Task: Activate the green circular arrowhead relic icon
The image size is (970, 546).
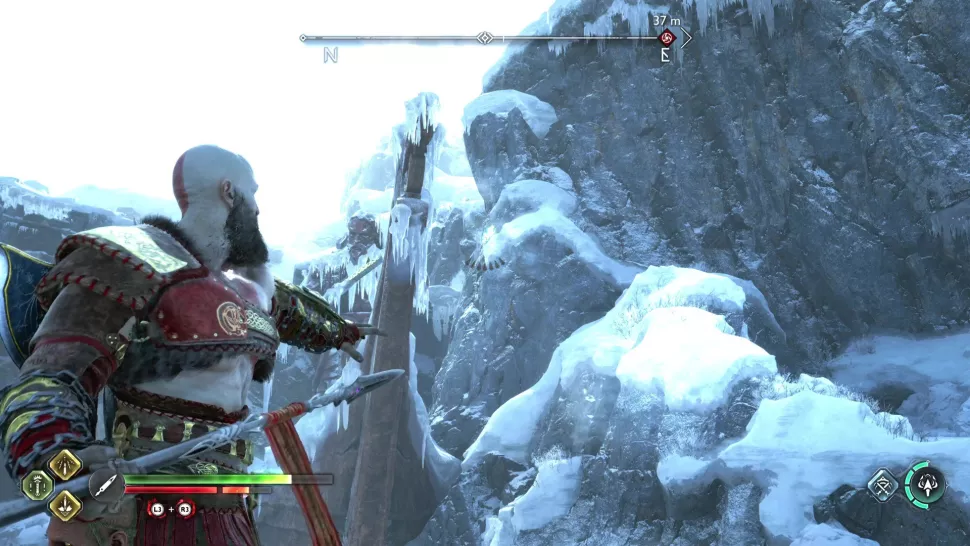Action: tap(925, 485)
